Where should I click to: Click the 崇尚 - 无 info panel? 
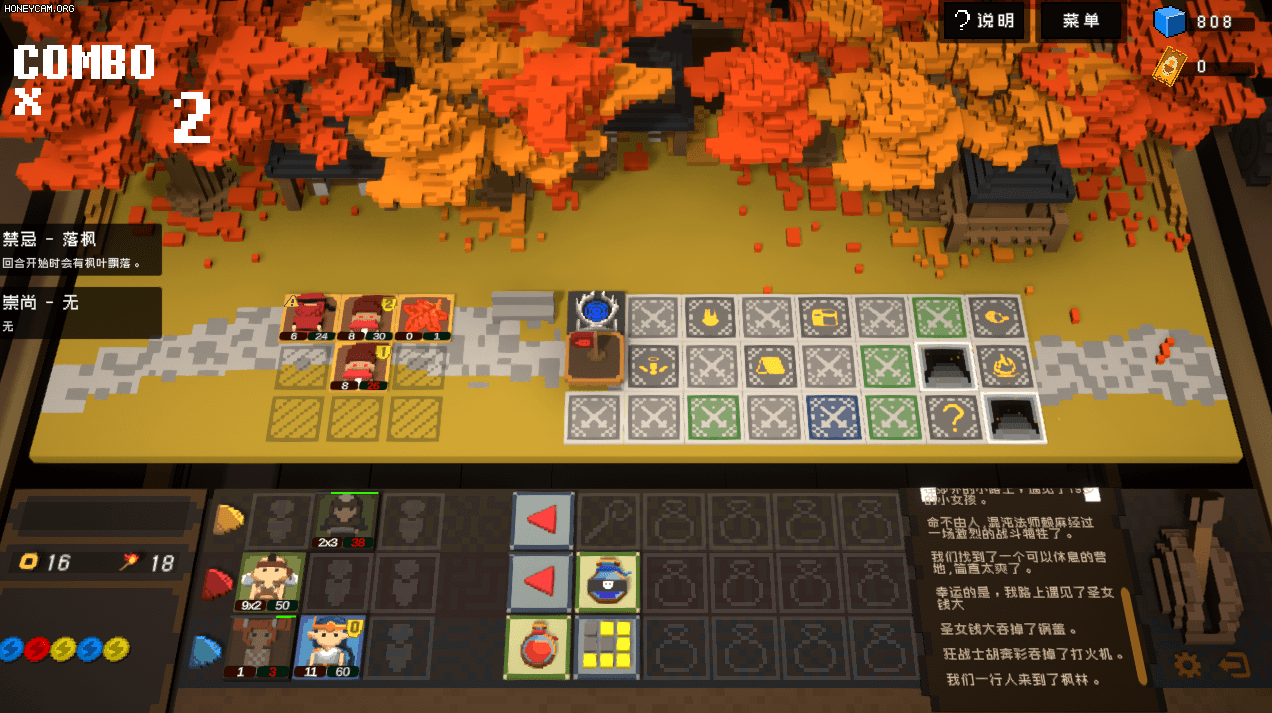80,312
